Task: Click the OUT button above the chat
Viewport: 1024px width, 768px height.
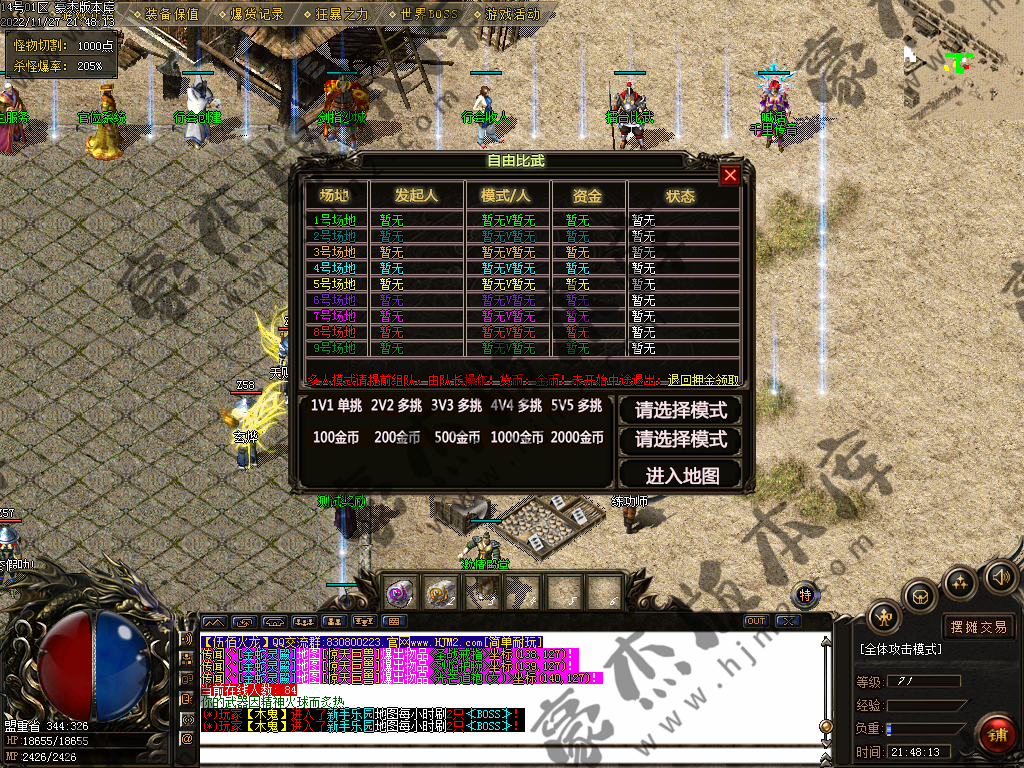Action: coord(756,621)
